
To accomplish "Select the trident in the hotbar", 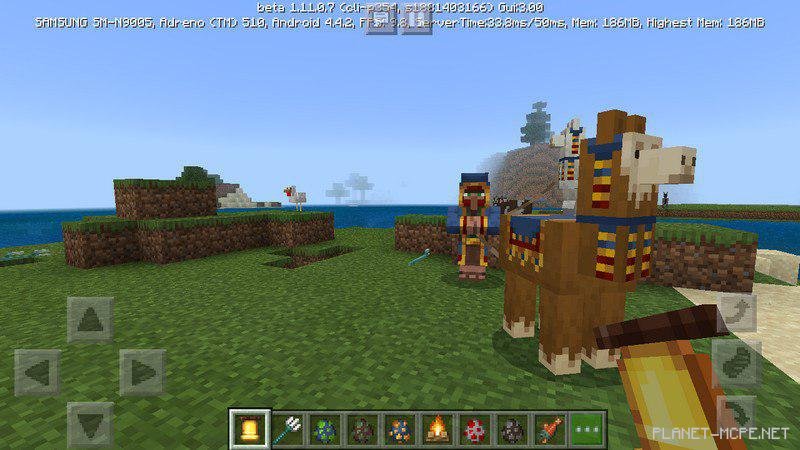I will pos(286,430).
